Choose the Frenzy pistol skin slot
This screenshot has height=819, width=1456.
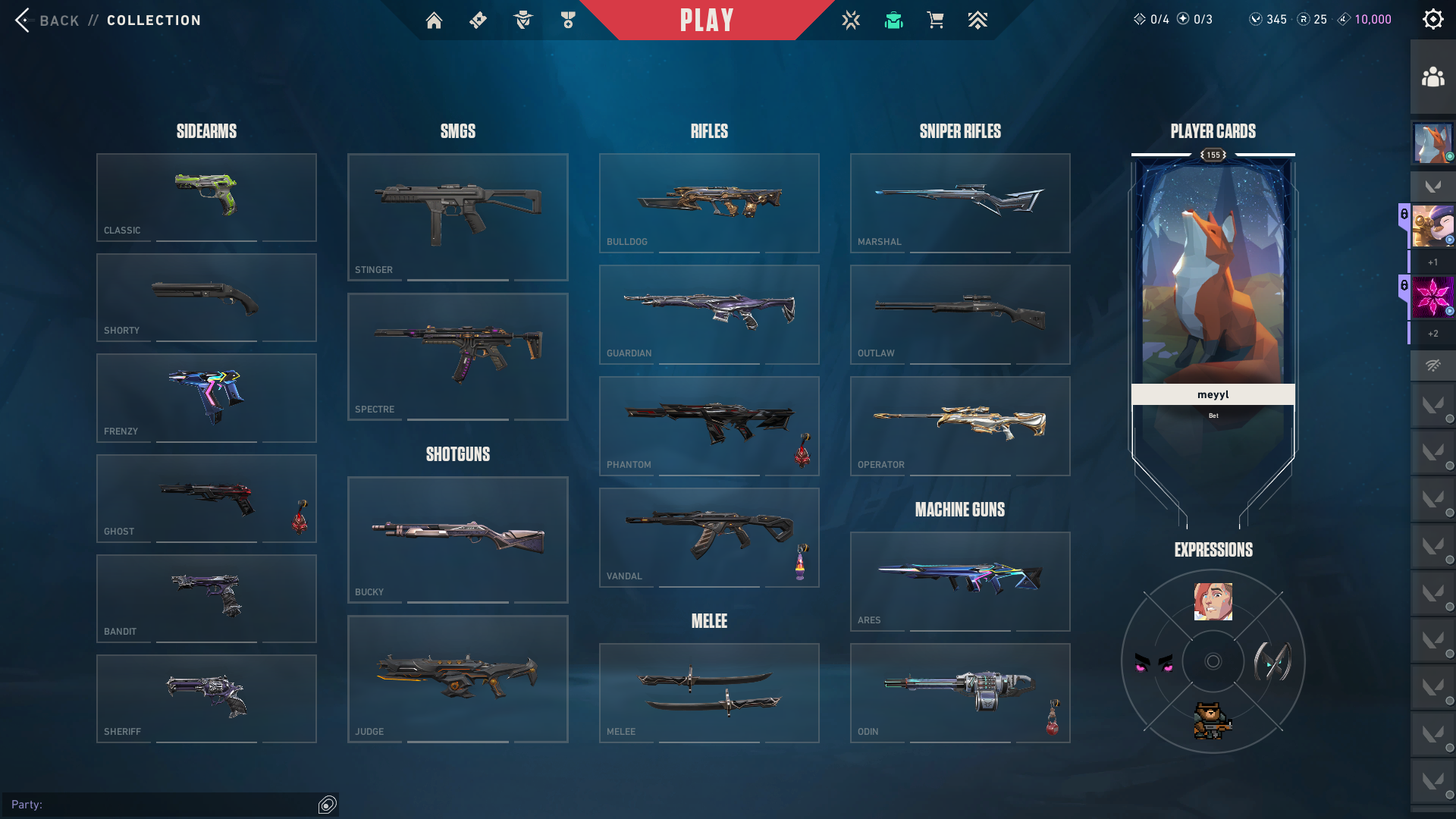coord(206,397)
